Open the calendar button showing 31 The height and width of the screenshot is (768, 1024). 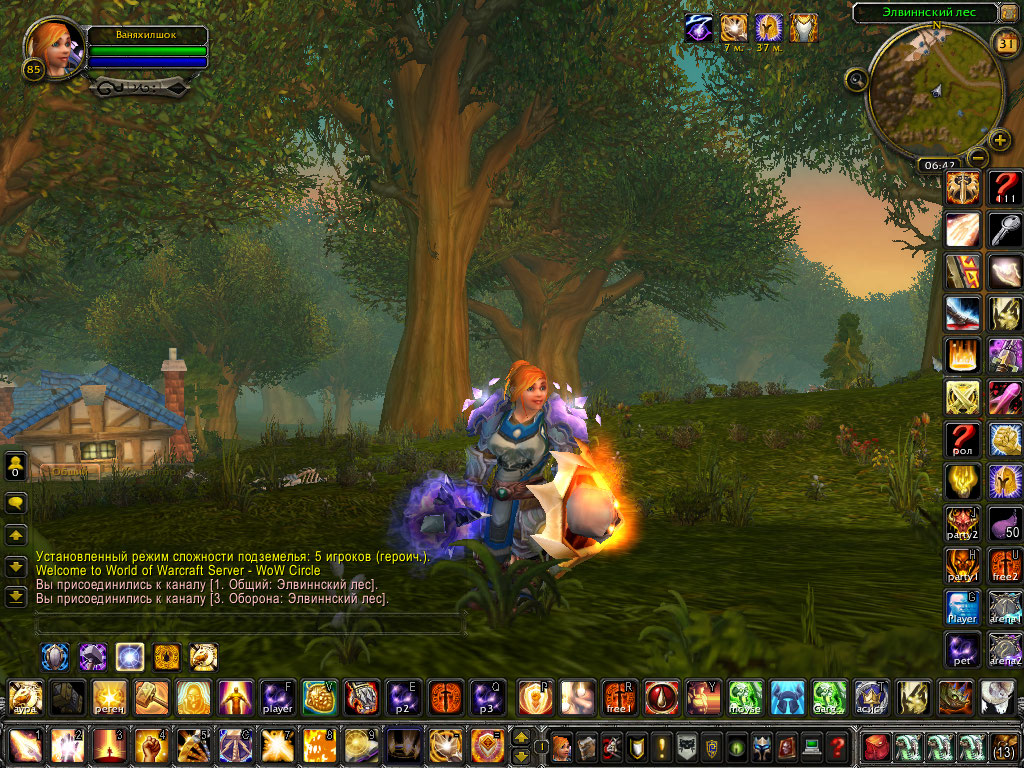pyautogui.click(x=1006, y=43)
